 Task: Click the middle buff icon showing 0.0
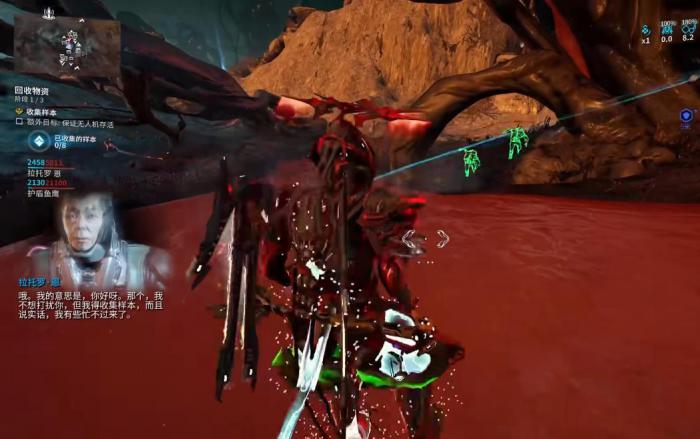click(x=666, y=29)
